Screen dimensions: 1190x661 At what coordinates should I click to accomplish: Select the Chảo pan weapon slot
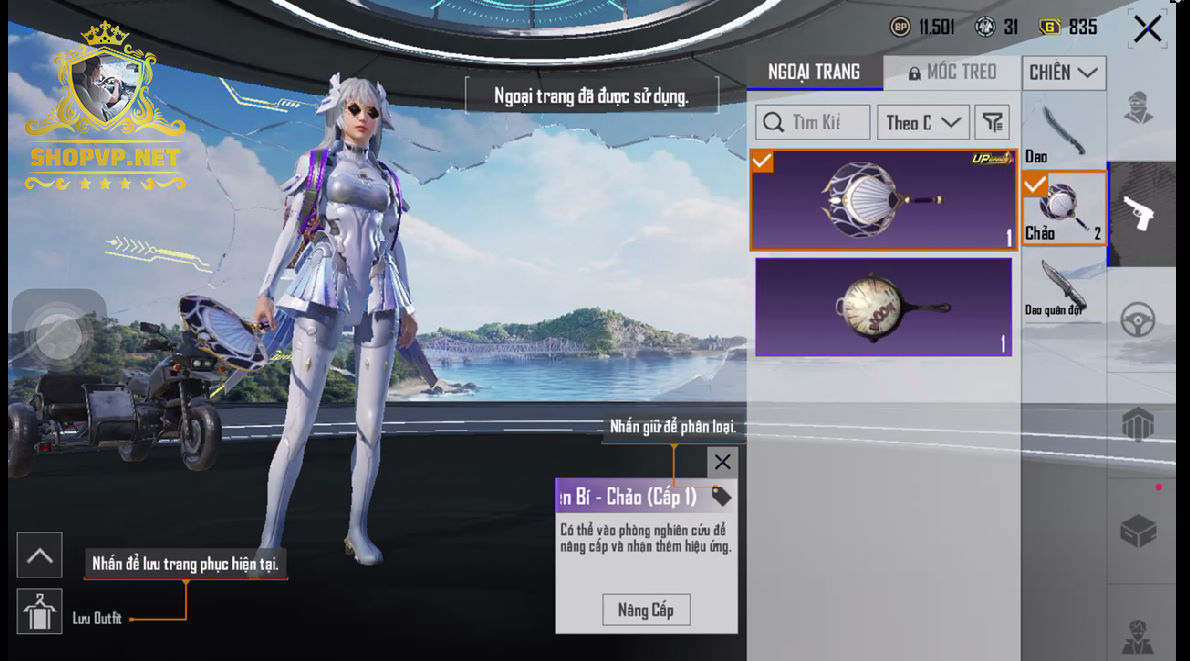click(x=1063, y=208)
